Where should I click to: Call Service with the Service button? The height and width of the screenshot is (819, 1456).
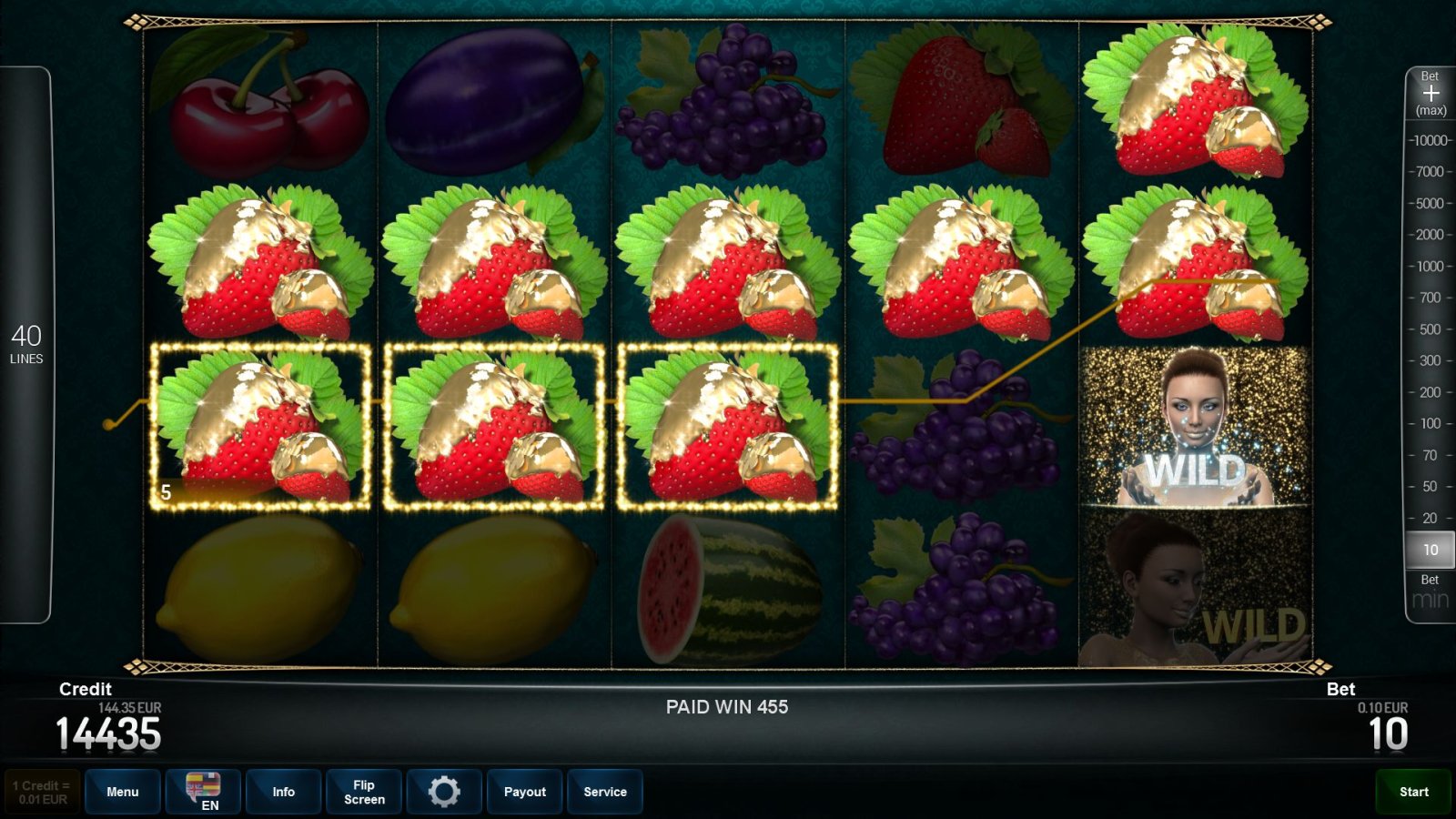tap(605, 792)
